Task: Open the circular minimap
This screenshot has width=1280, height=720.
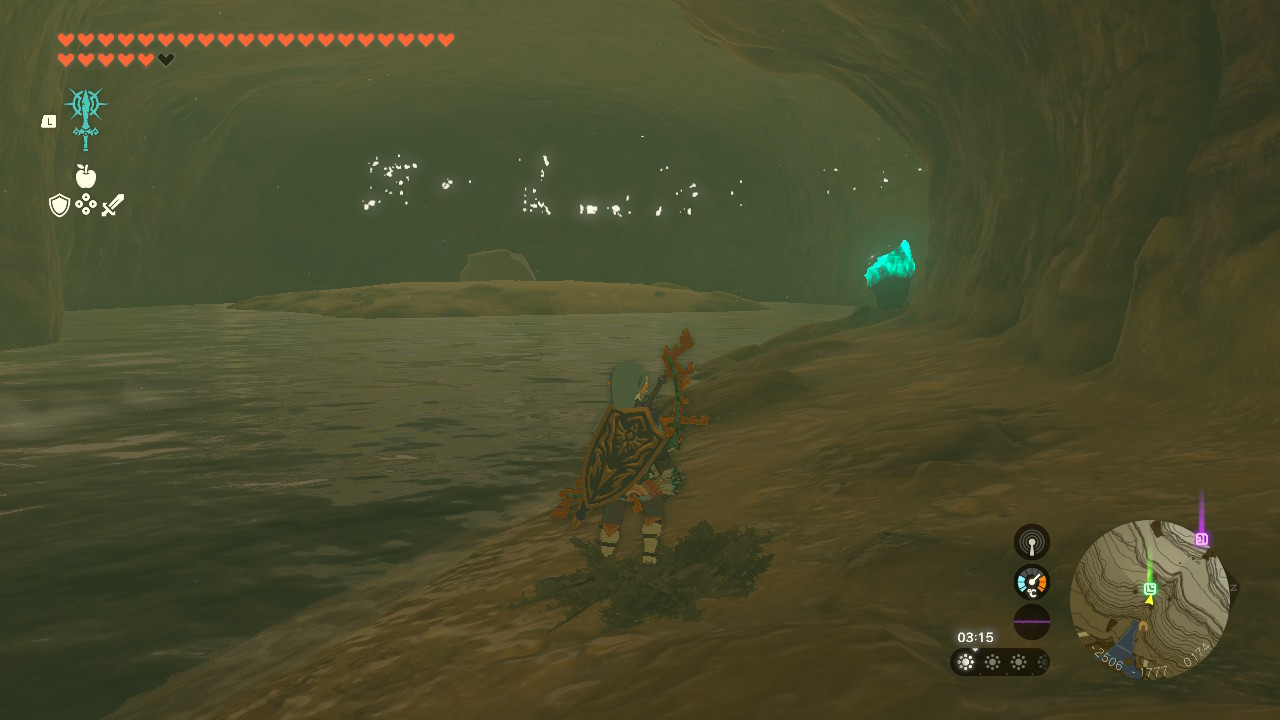Action: pyautogui.click(x=1149, y=599)
